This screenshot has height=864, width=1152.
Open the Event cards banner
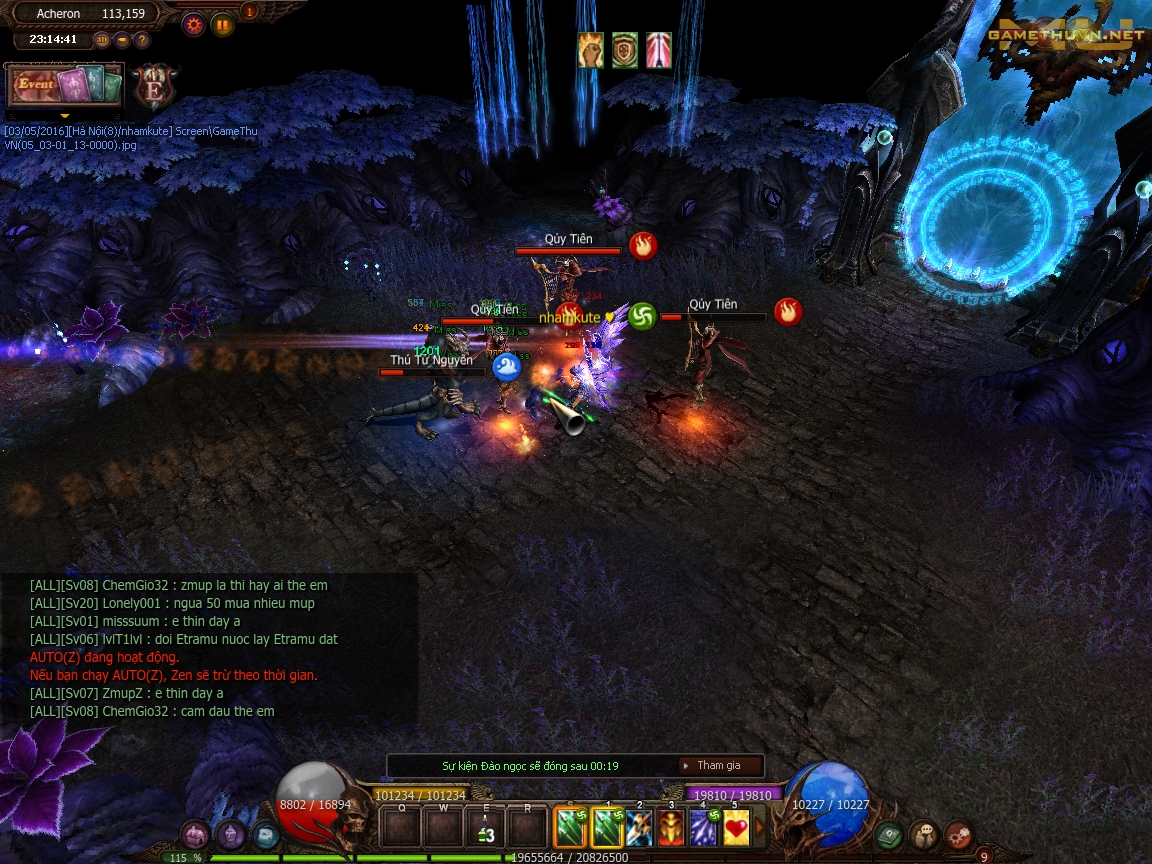[x=65, y=85]
